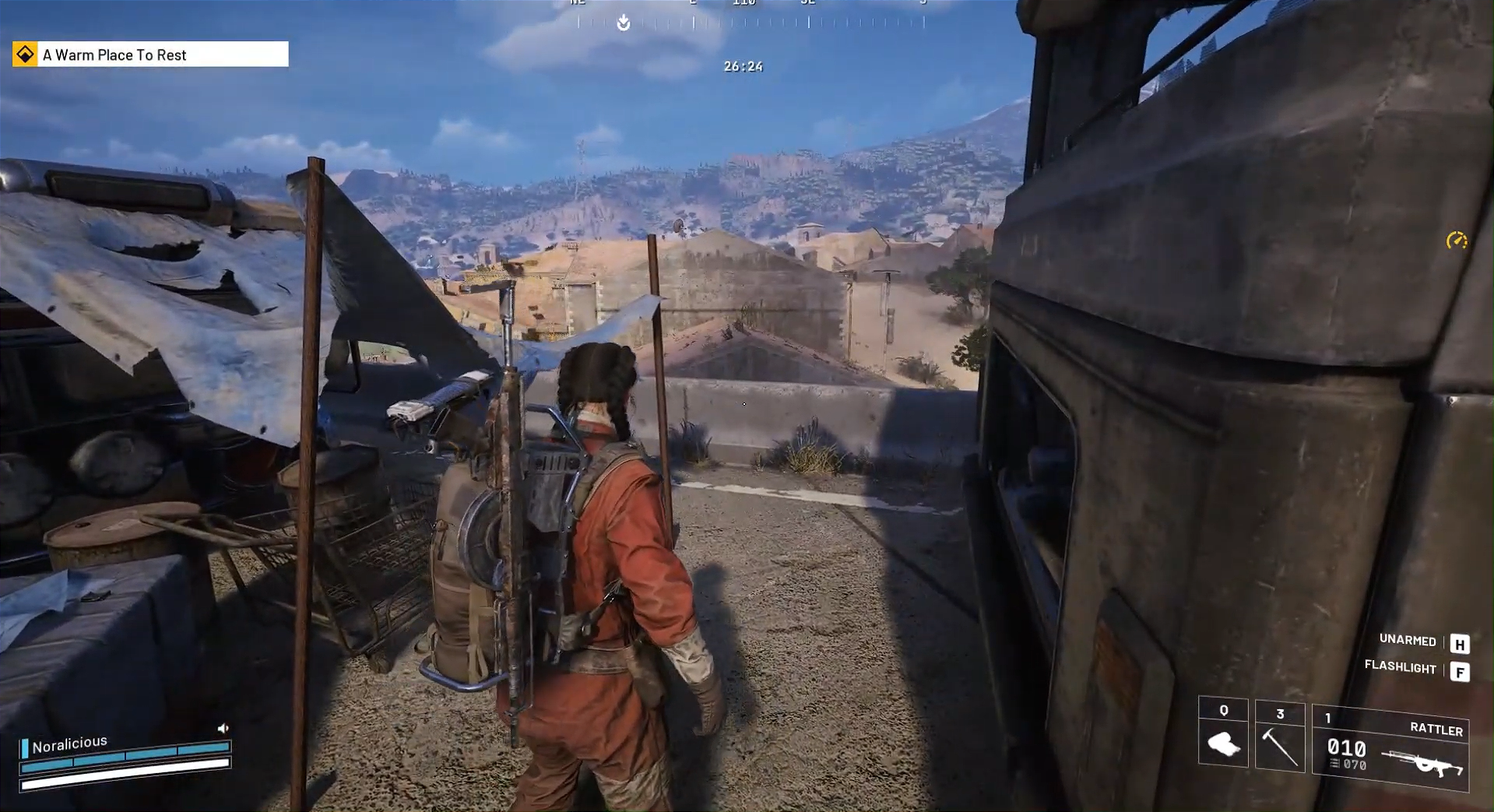This screenshot has height=812, width=1494.
Task: Click the quest title A Warm Place To Rest
Action: (x=115, y=54)
